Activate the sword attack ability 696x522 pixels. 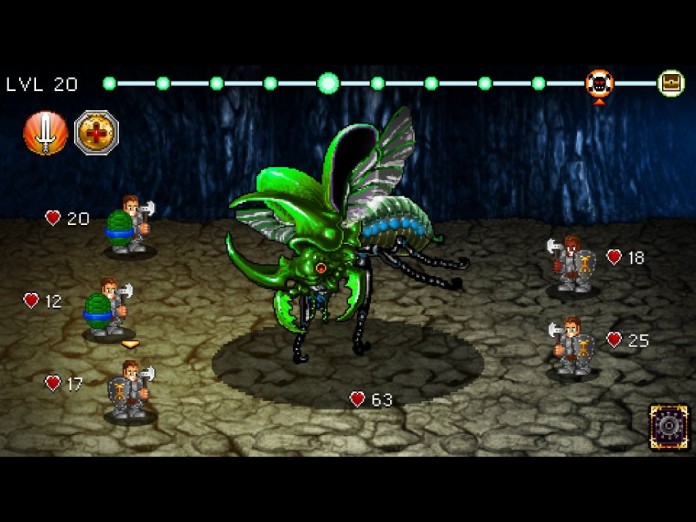(x=46, y=133)
